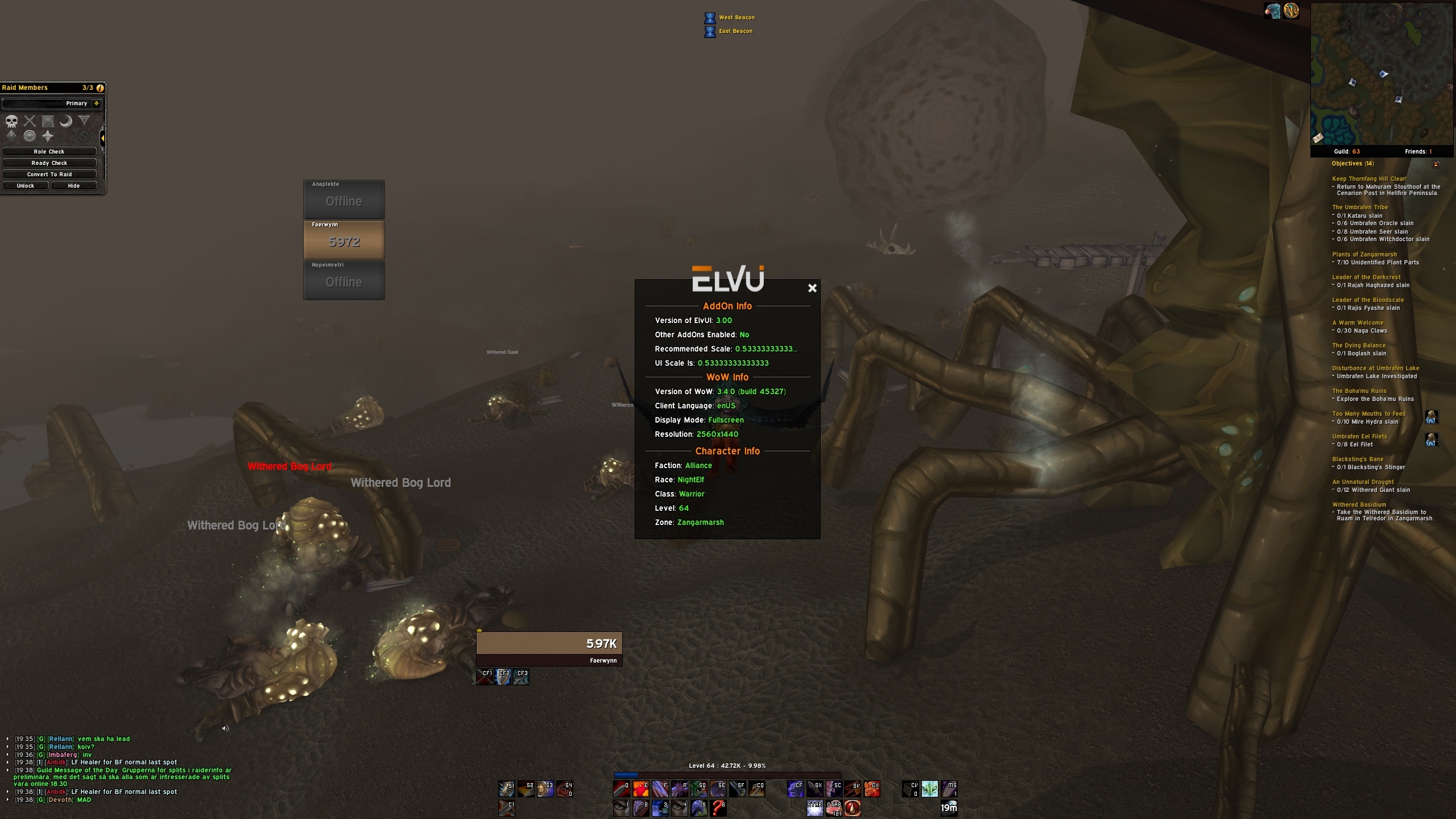Select the skull raid target marker
Image resolution: width=1456 pixels, height=819 pixels.
coord(11,121)
